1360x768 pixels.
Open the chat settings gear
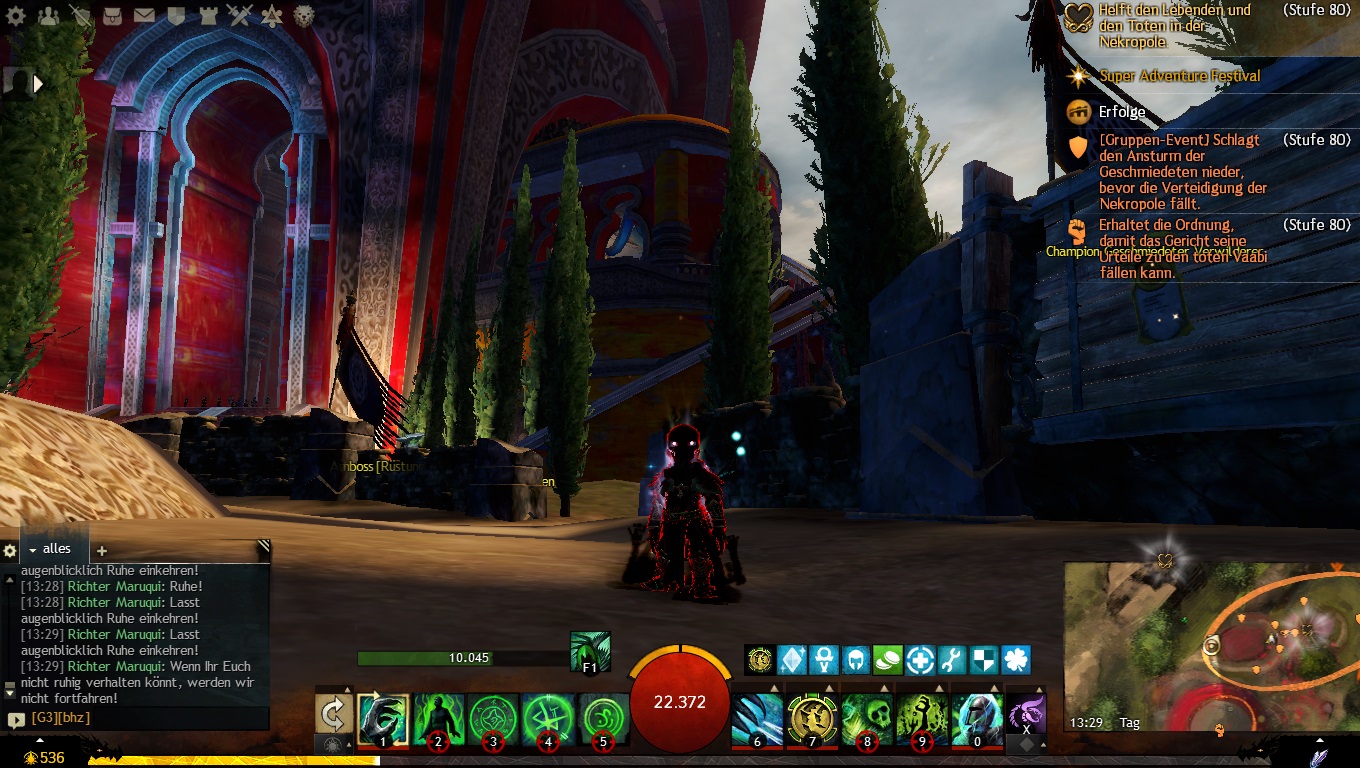coord(10,550)
